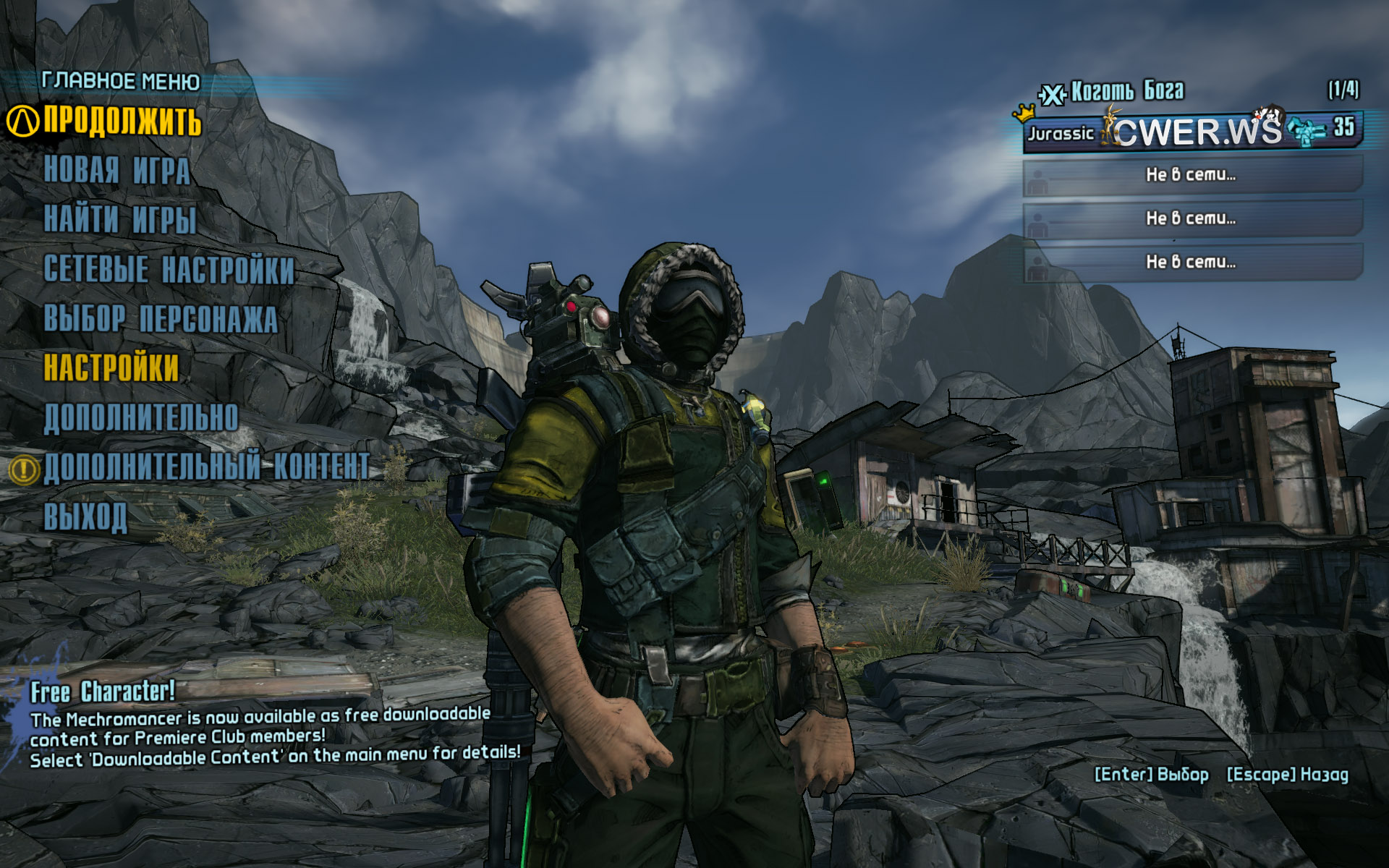The image size is (1389, 868).
Task: Open Найти игры to find games
Action: [x=120, y=220]
